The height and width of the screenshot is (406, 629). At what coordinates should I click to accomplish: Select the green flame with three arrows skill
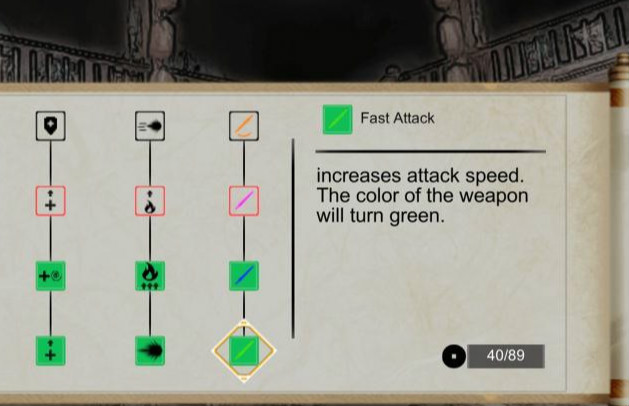point(150,276)
